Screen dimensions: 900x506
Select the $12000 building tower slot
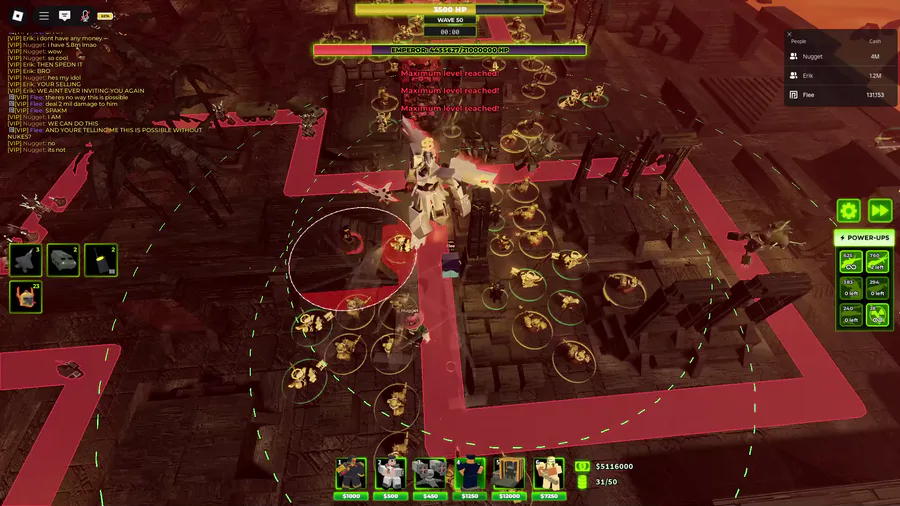[509, 475]
